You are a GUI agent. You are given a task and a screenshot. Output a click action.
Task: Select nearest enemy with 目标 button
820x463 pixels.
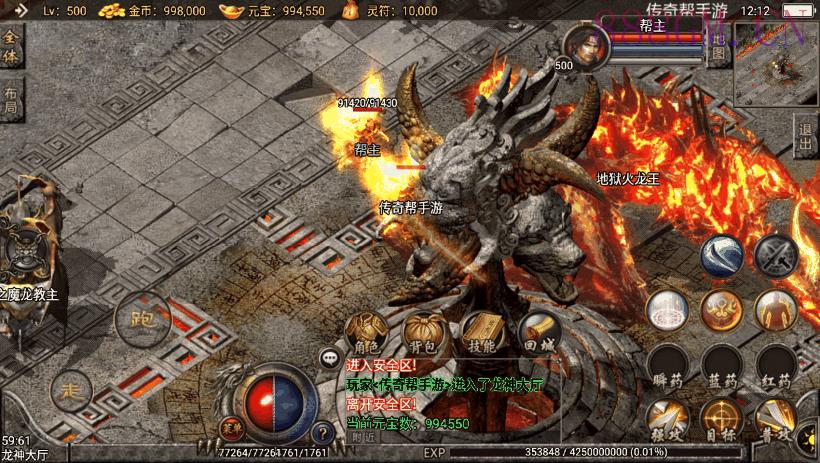point(720,420)
